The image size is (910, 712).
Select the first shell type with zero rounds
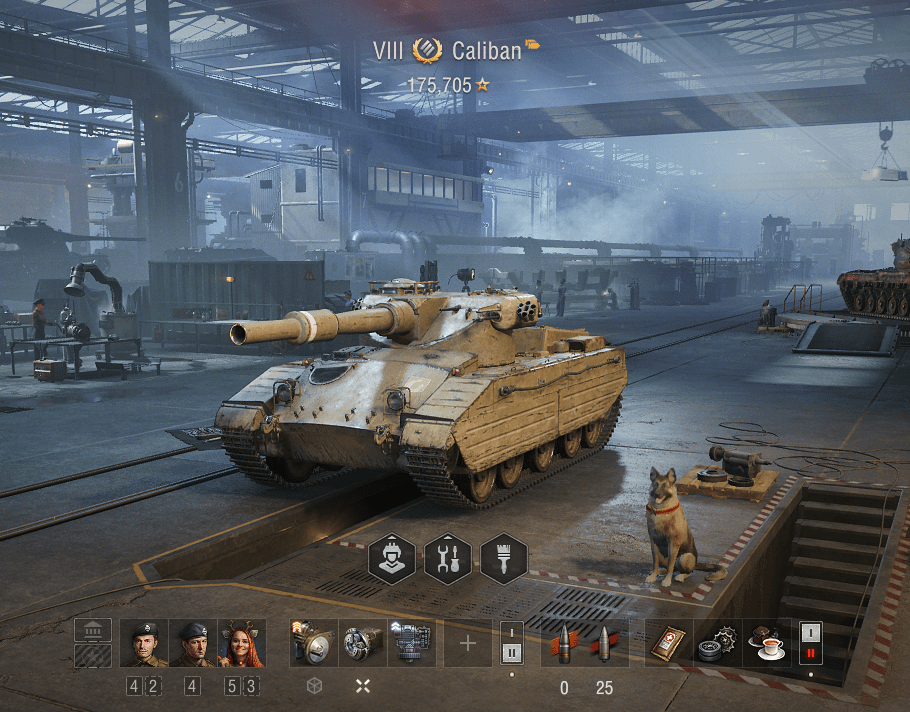click(x=564, y=643)
